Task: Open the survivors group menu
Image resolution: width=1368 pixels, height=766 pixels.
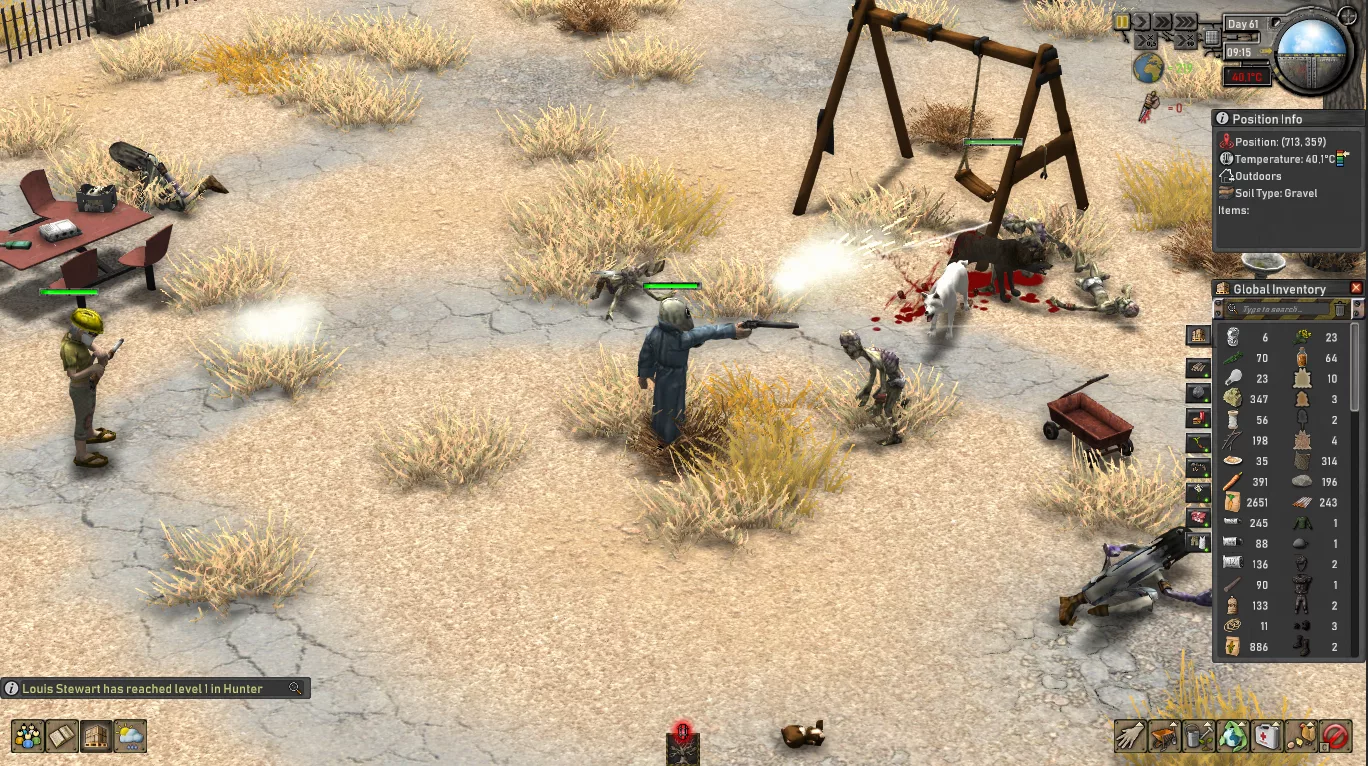Action: tap(28, 737)
